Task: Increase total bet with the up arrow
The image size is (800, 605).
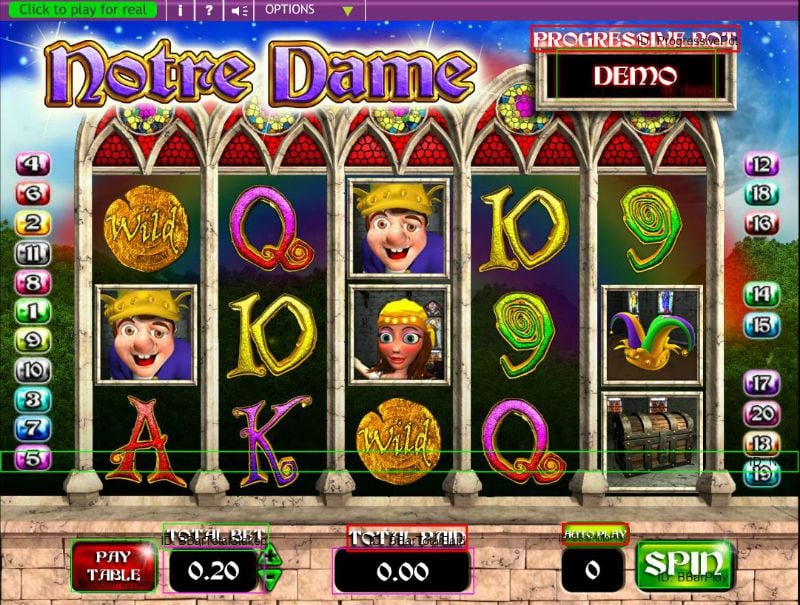Action: tap(270, 560)
